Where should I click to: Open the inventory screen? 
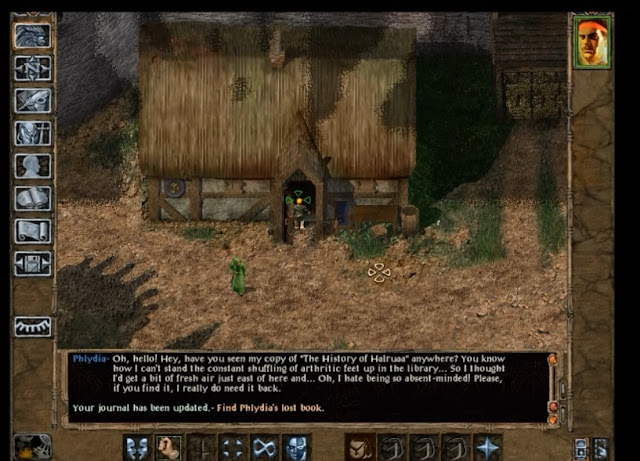[x=33, y=134]
